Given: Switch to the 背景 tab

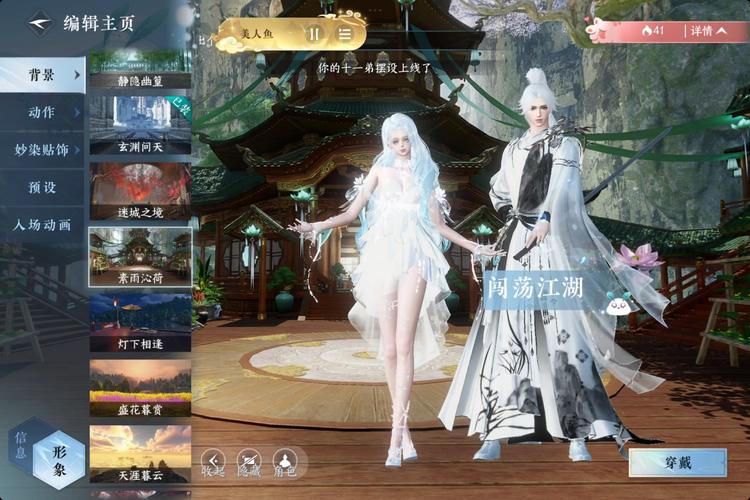Looking at the screenshot, I should point(42,75).
